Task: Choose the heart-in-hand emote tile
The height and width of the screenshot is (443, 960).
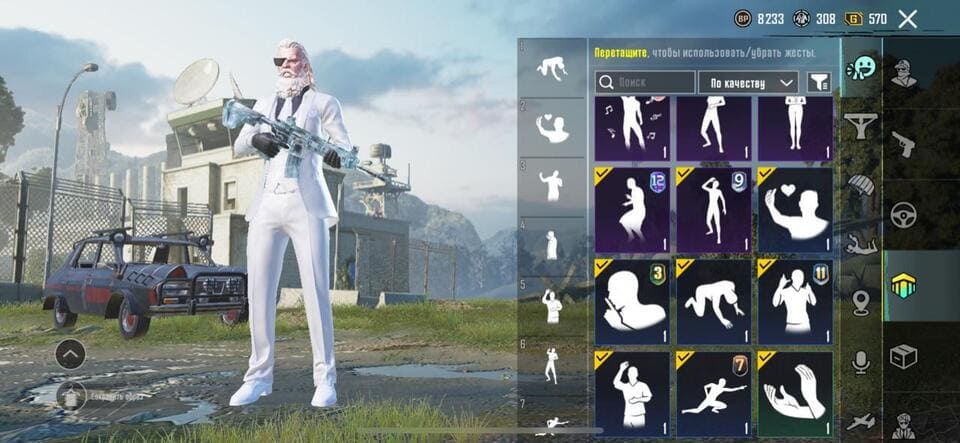Action: [795, 211]
